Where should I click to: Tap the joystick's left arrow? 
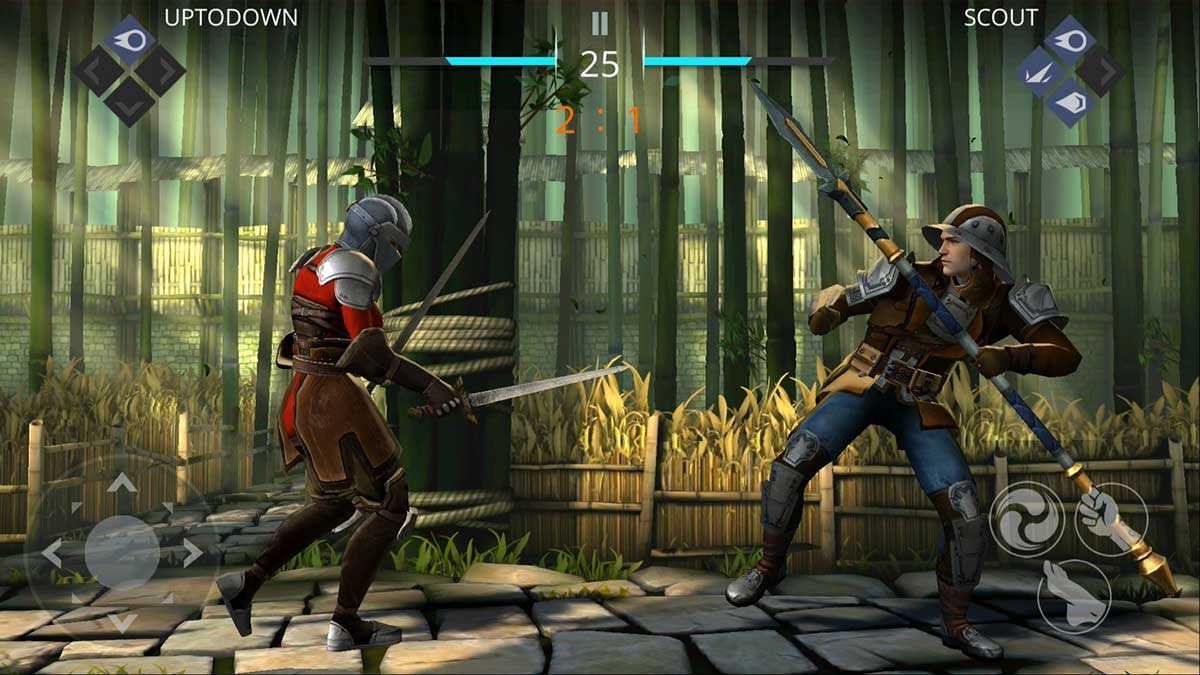[x=52, y=552]
